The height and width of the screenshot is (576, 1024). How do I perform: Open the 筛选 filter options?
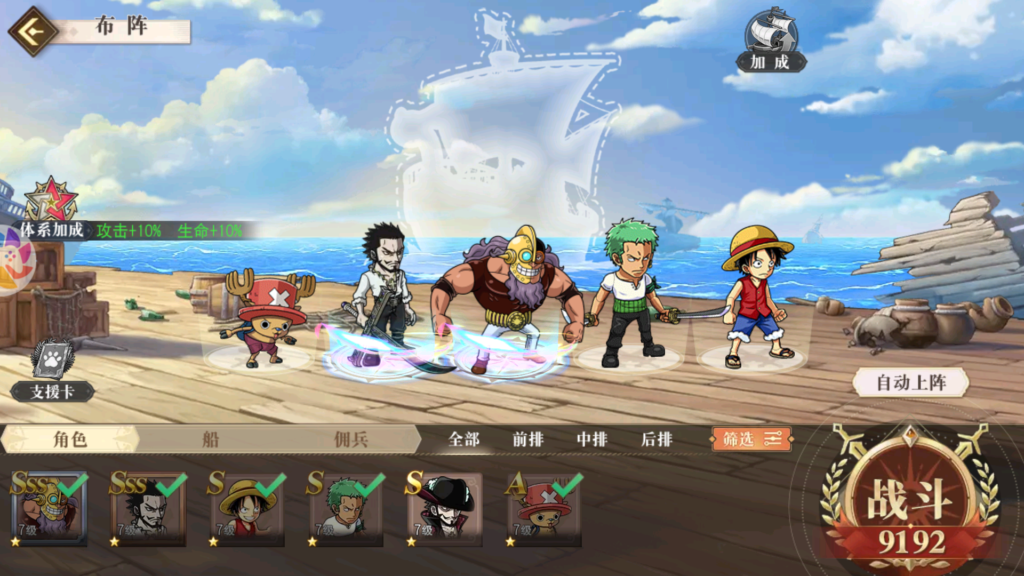751,439
